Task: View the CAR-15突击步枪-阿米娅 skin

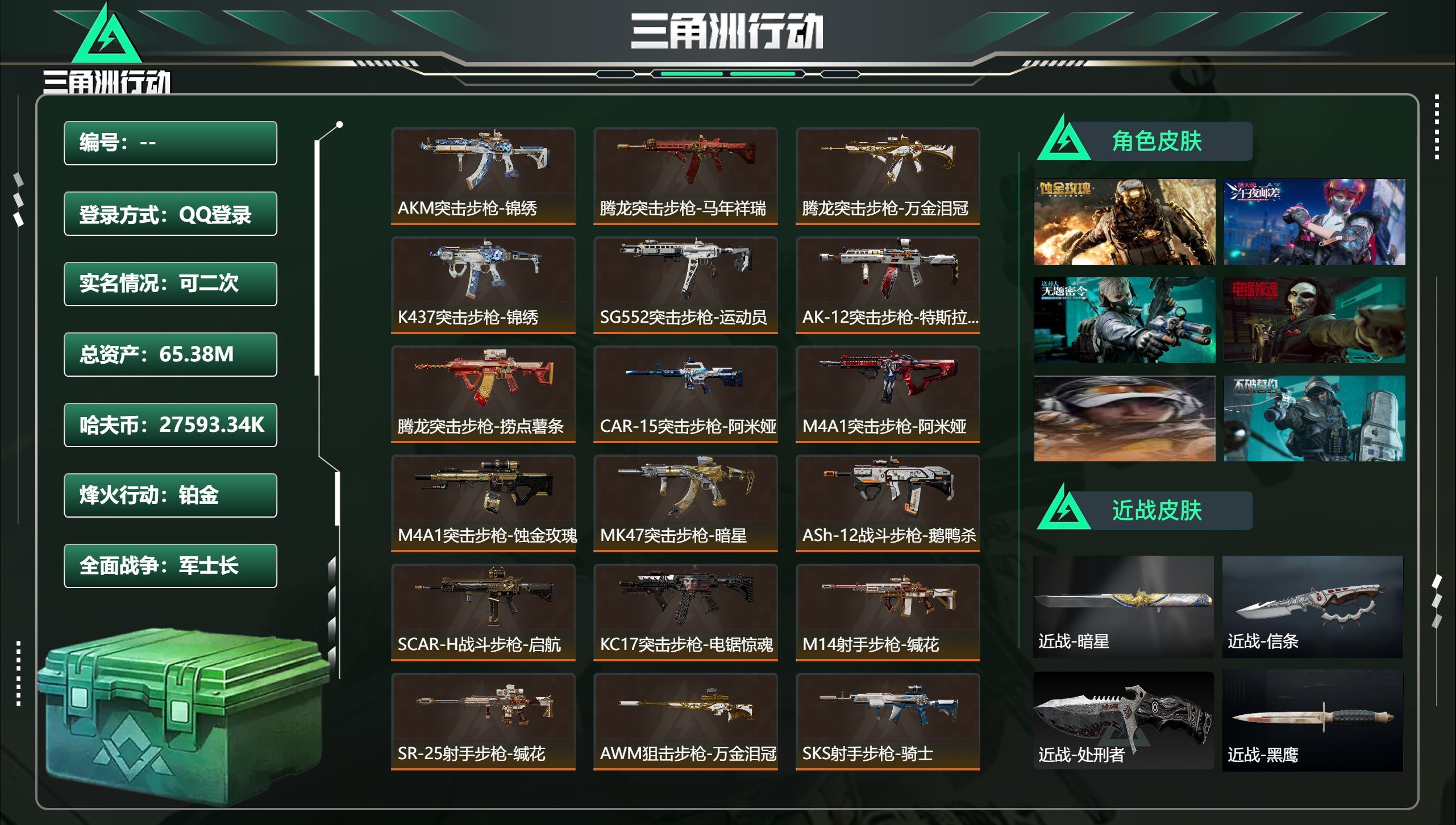Action: (x=685, y=394)
